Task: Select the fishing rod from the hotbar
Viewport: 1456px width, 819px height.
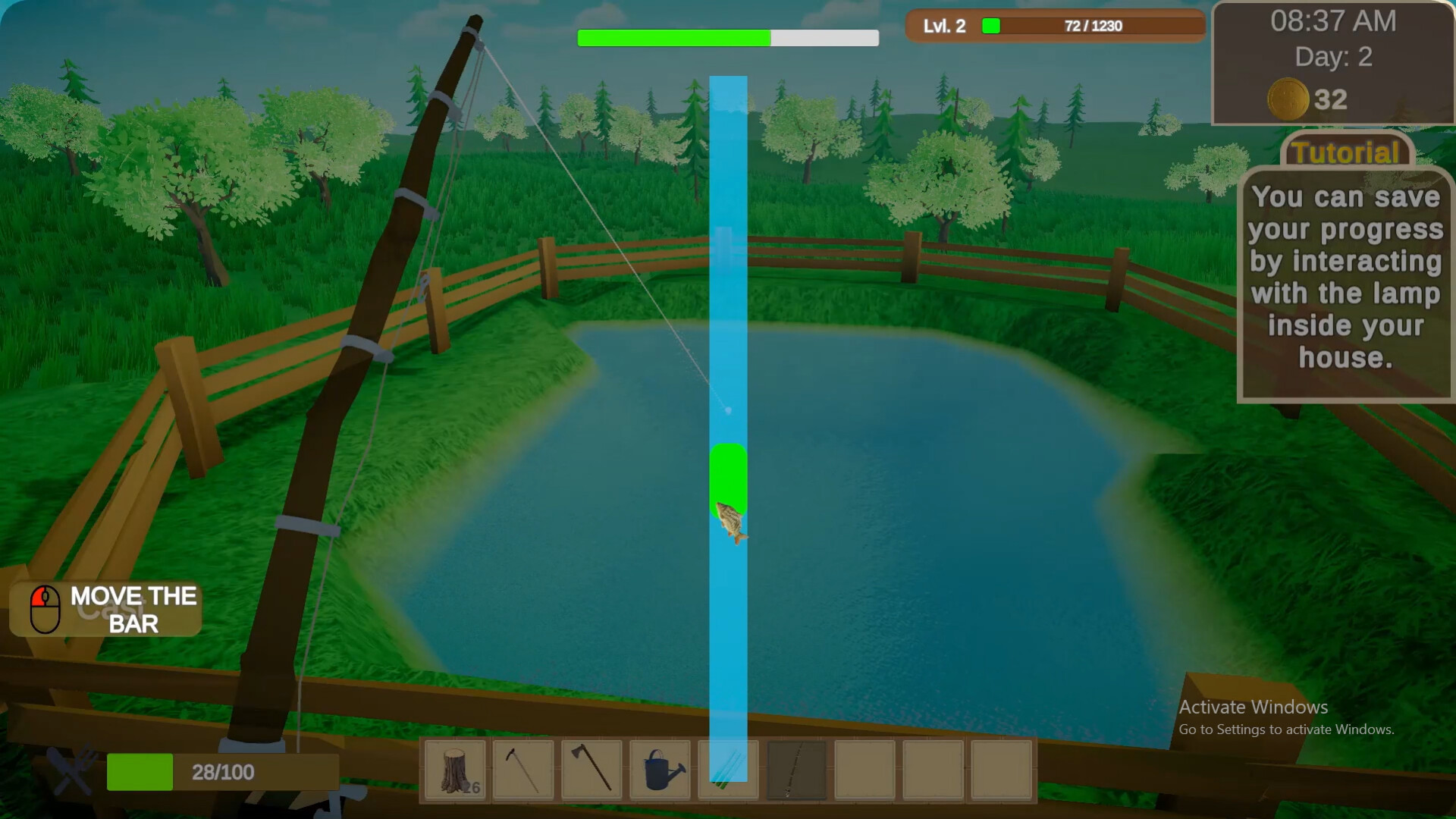Action: 795,770
